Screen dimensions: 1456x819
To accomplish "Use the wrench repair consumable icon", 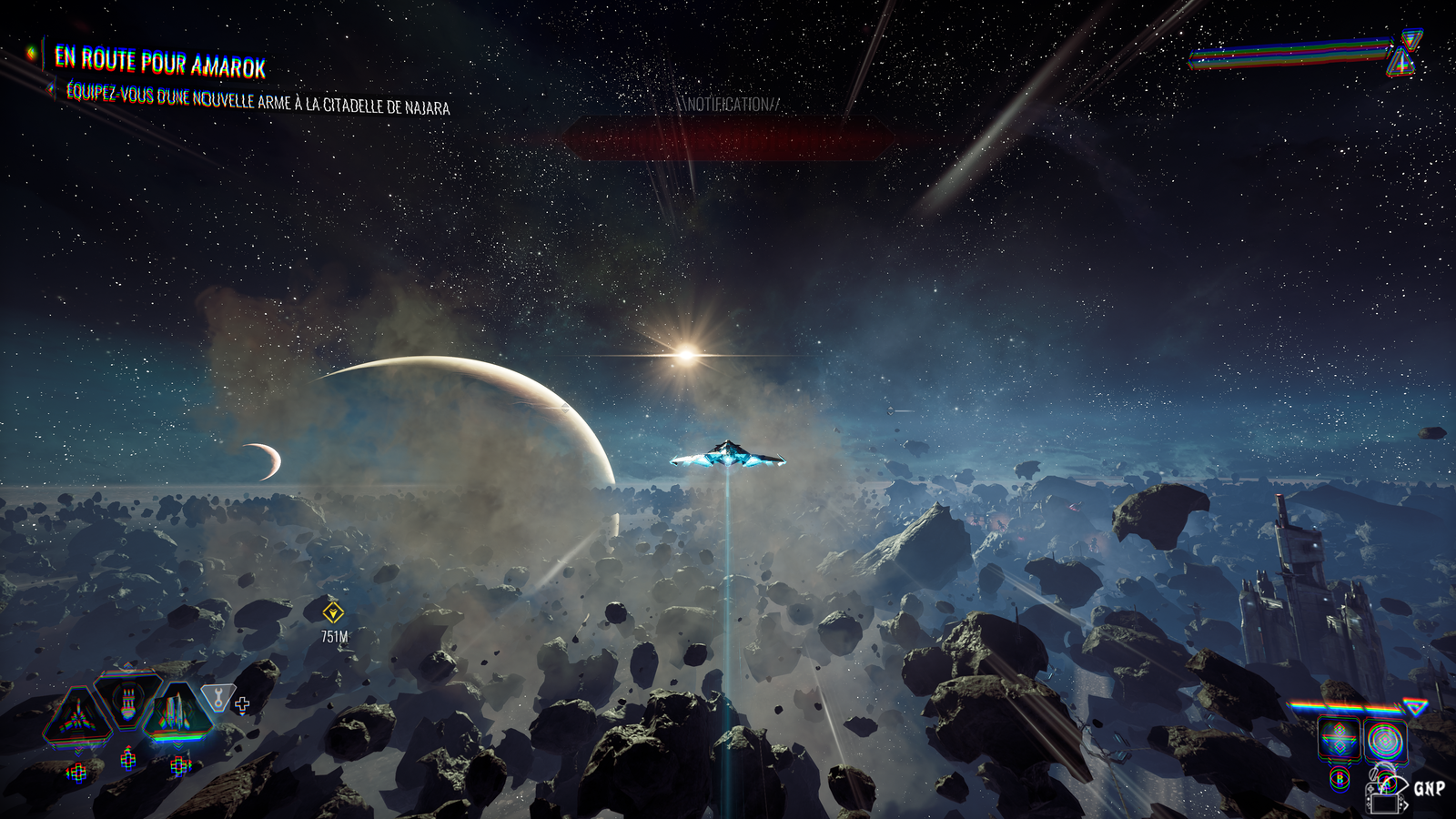I will pos(217,698).
